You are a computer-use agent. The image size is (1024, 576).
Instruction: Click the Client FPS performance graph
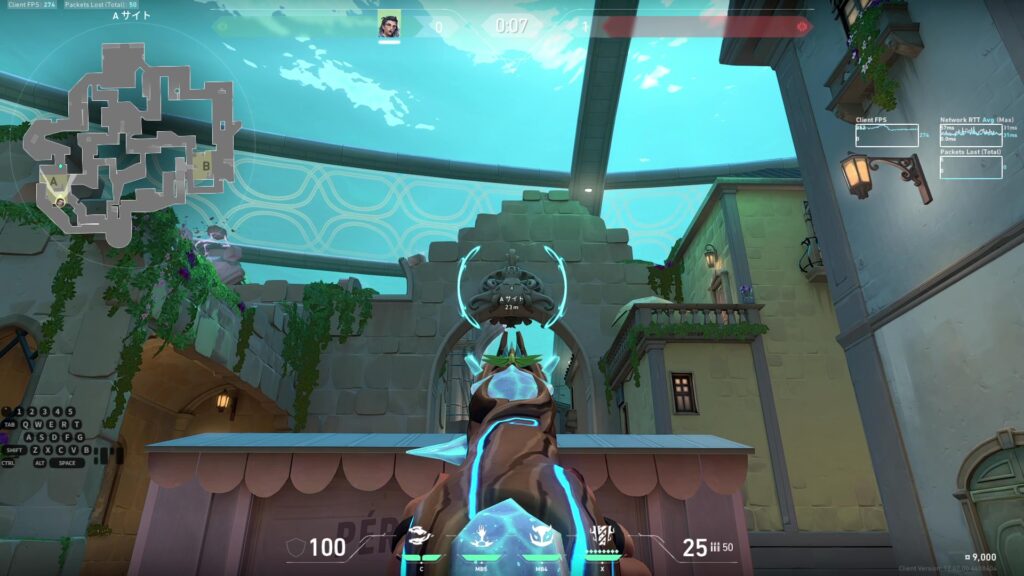coord(886,135)
